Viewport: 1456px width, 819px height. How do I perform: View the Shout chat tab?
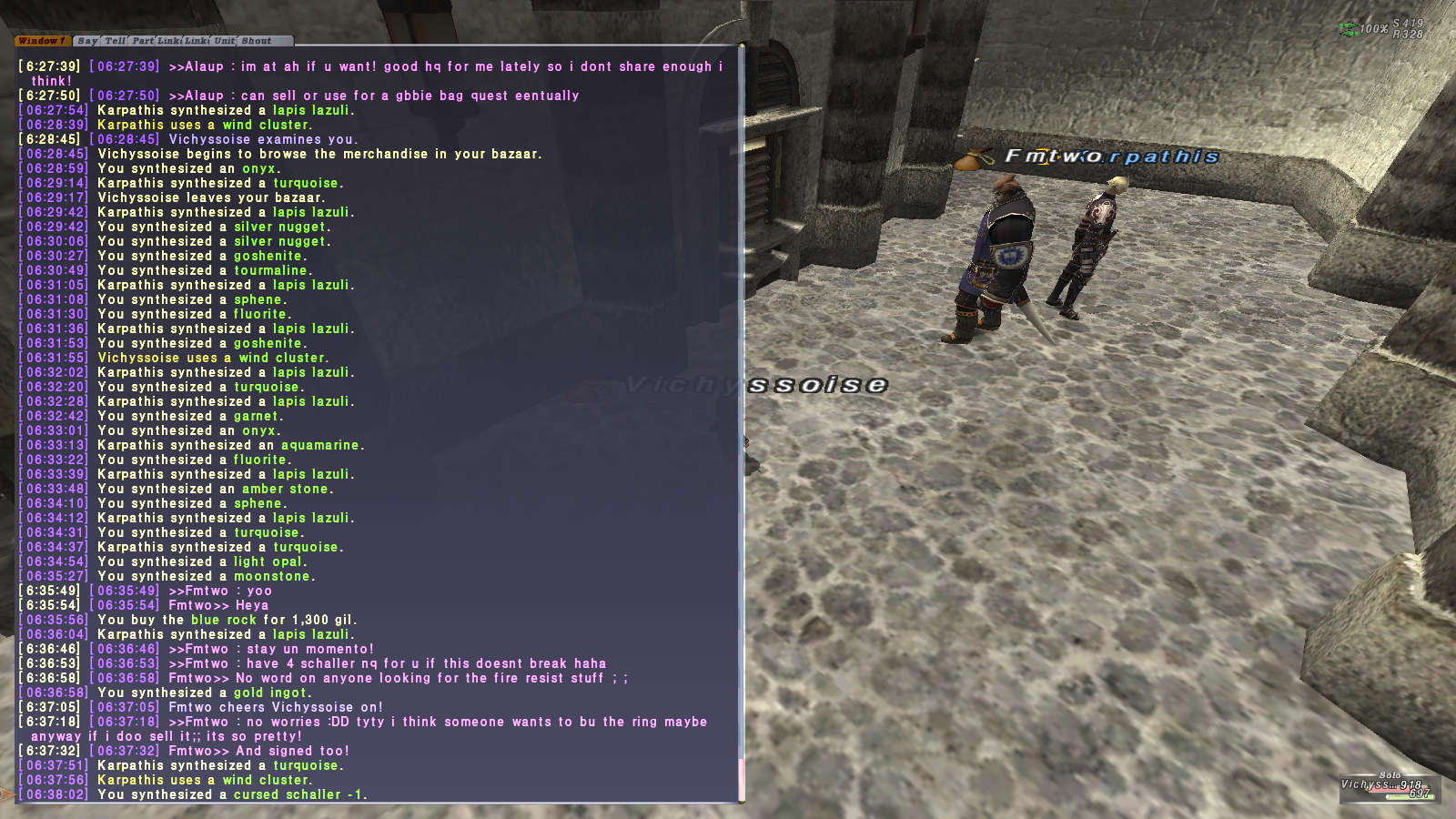click(x=257, y=41)
